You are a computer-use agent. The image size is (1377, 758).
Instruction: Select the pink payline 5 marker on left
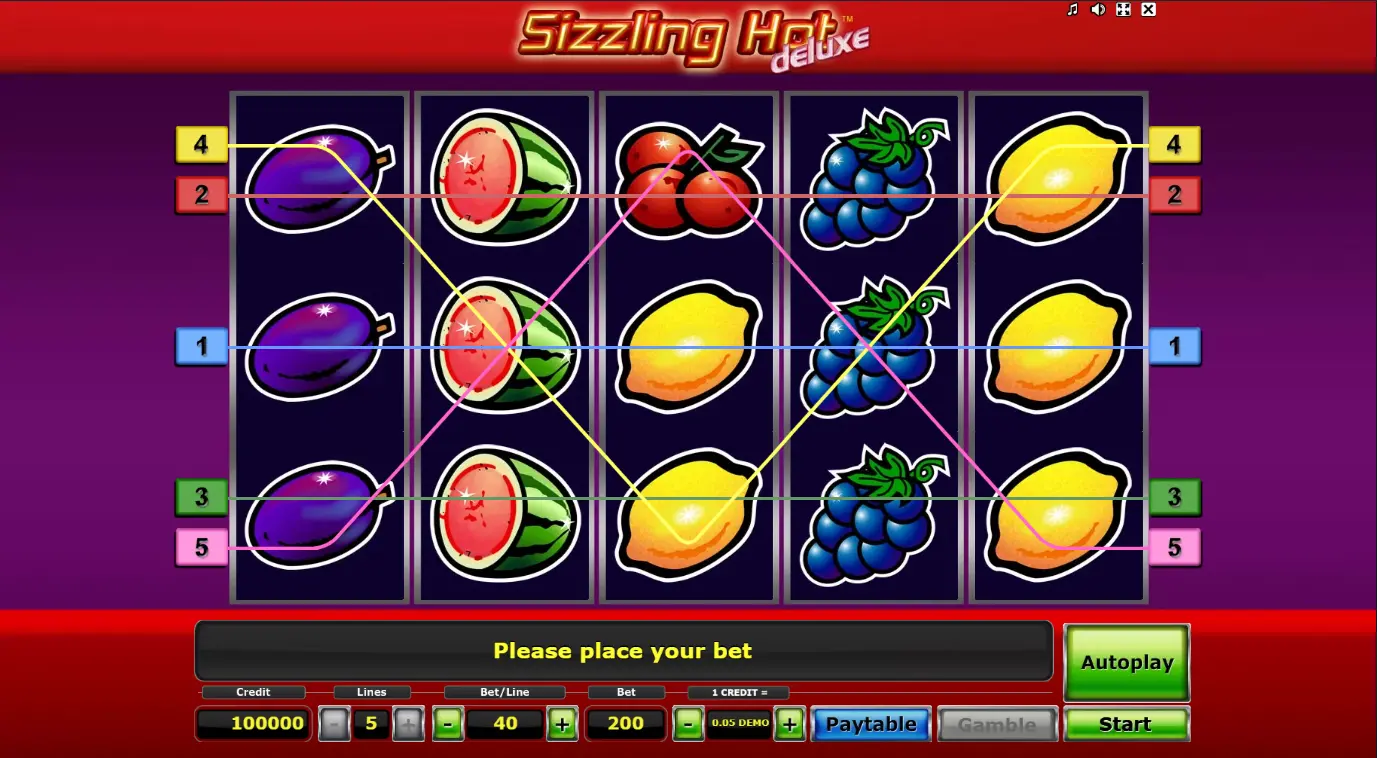[x=203, y=548]
